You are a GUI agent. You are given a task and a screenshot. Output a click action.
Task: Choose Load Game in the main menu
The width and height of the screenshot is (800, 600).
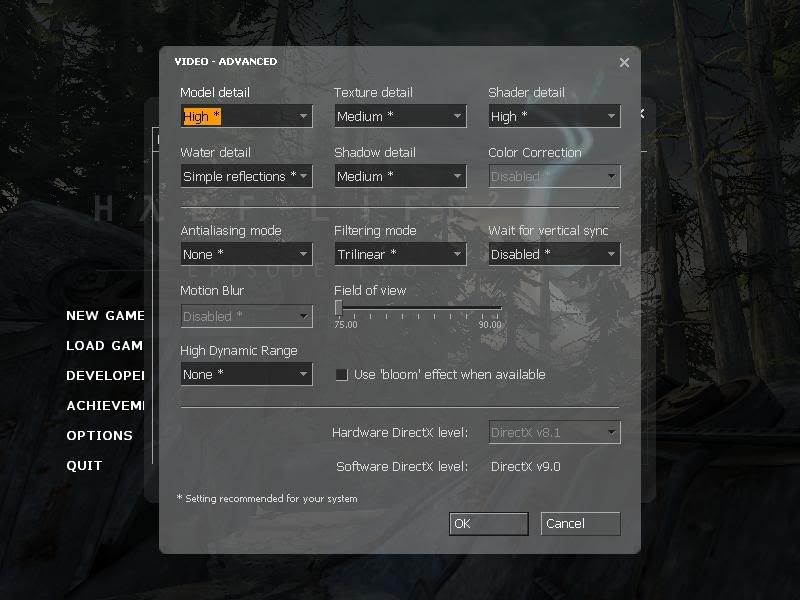tap(105, 346)
